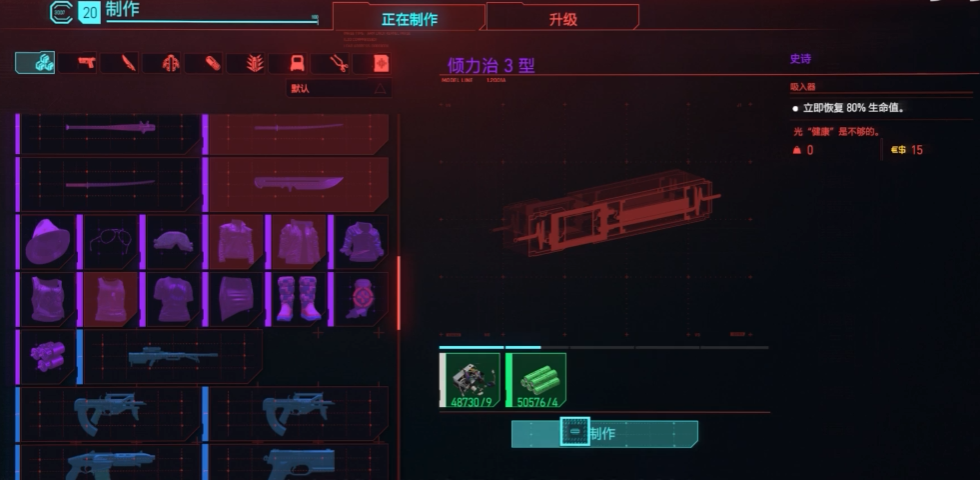Click the 制作 craft button

[x=604, y=434]
